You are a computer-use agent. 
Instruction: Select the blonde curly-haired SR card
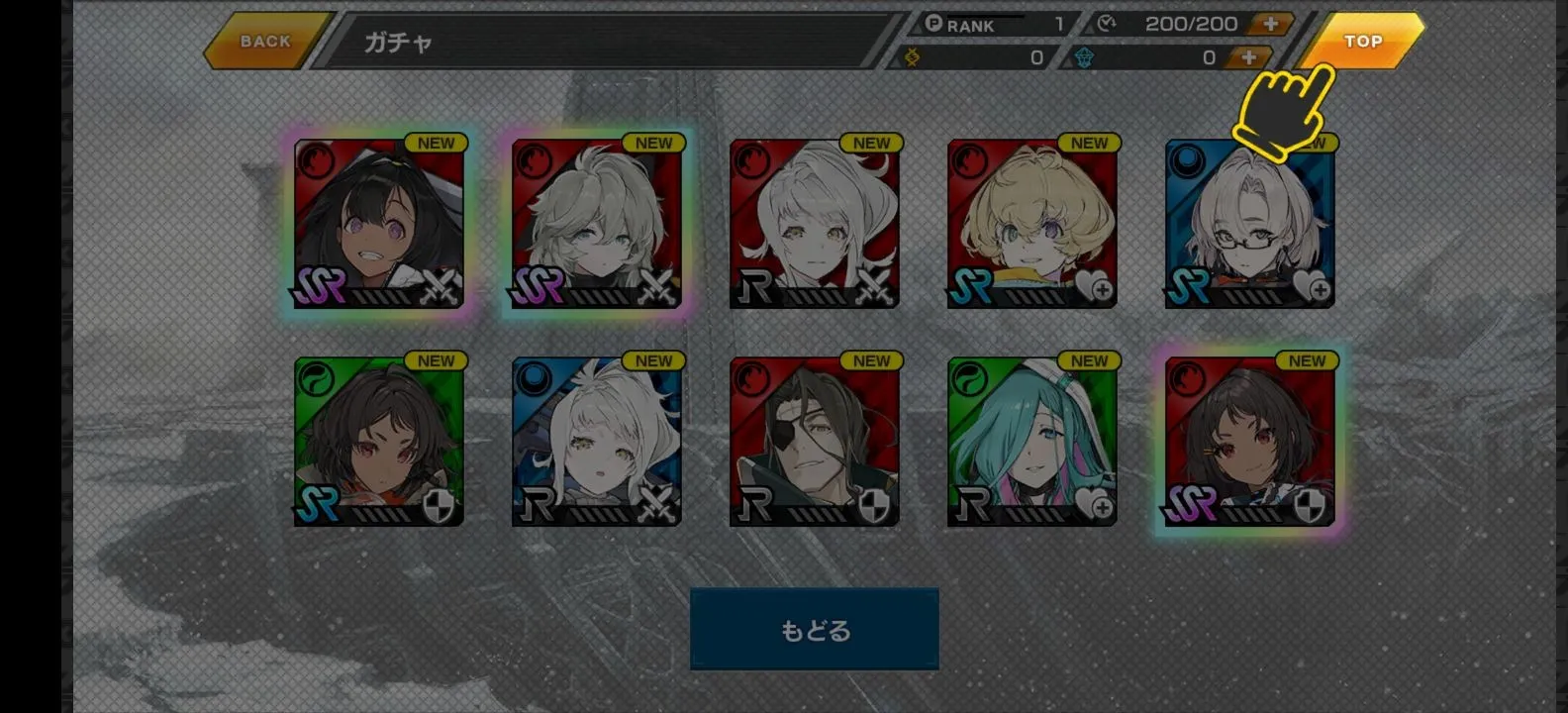click(x=1031, y=224)
